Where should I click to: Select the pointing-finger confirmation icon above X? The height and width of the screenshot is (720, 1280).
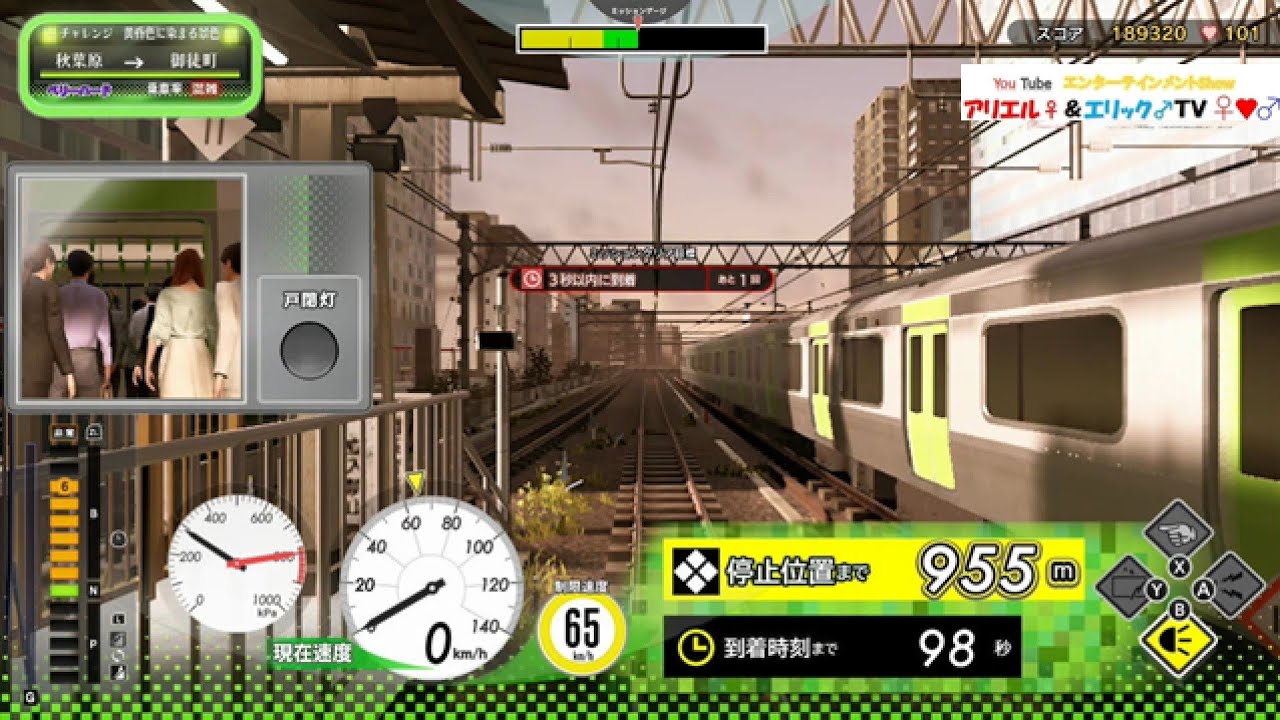click(1177, 530)
